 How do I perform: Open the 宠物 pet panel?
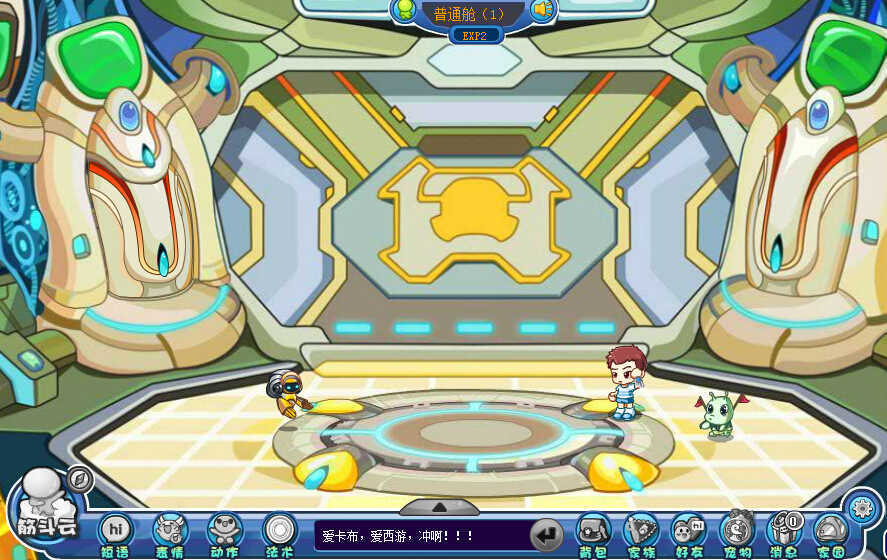click(737, 531)
